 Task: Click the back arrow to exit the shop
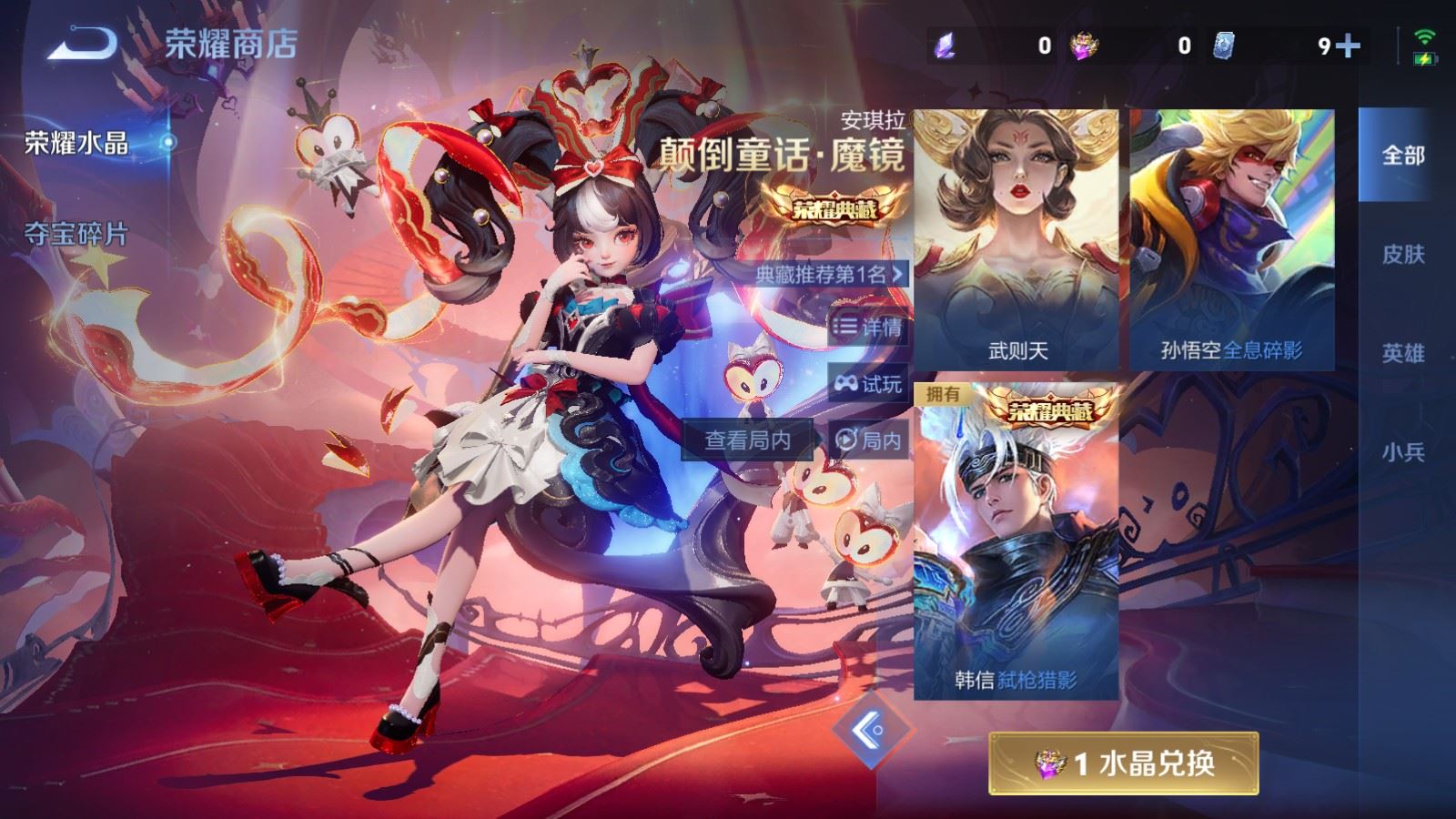click(82, 41)
